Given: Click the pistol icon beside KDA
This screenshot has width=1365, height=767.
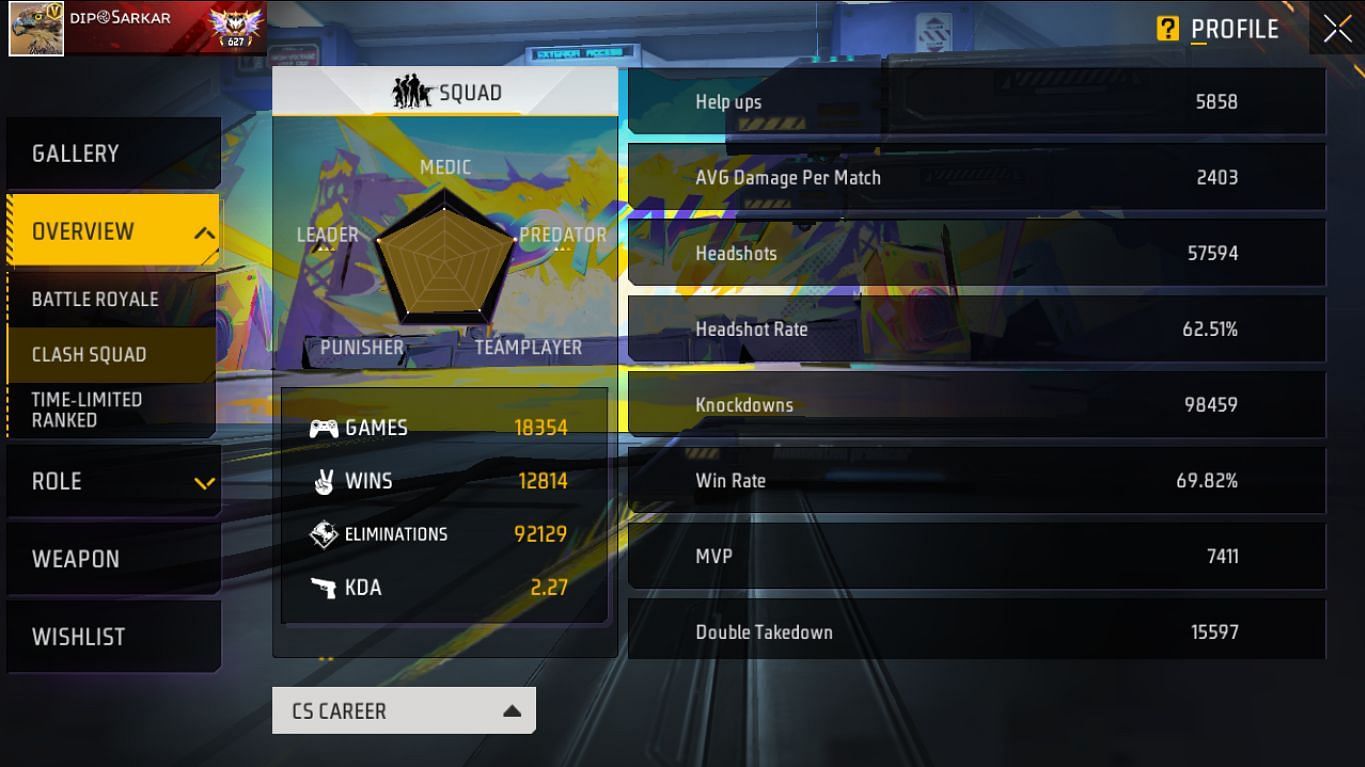Looking at the screenshot, I should tap(325, 588).
